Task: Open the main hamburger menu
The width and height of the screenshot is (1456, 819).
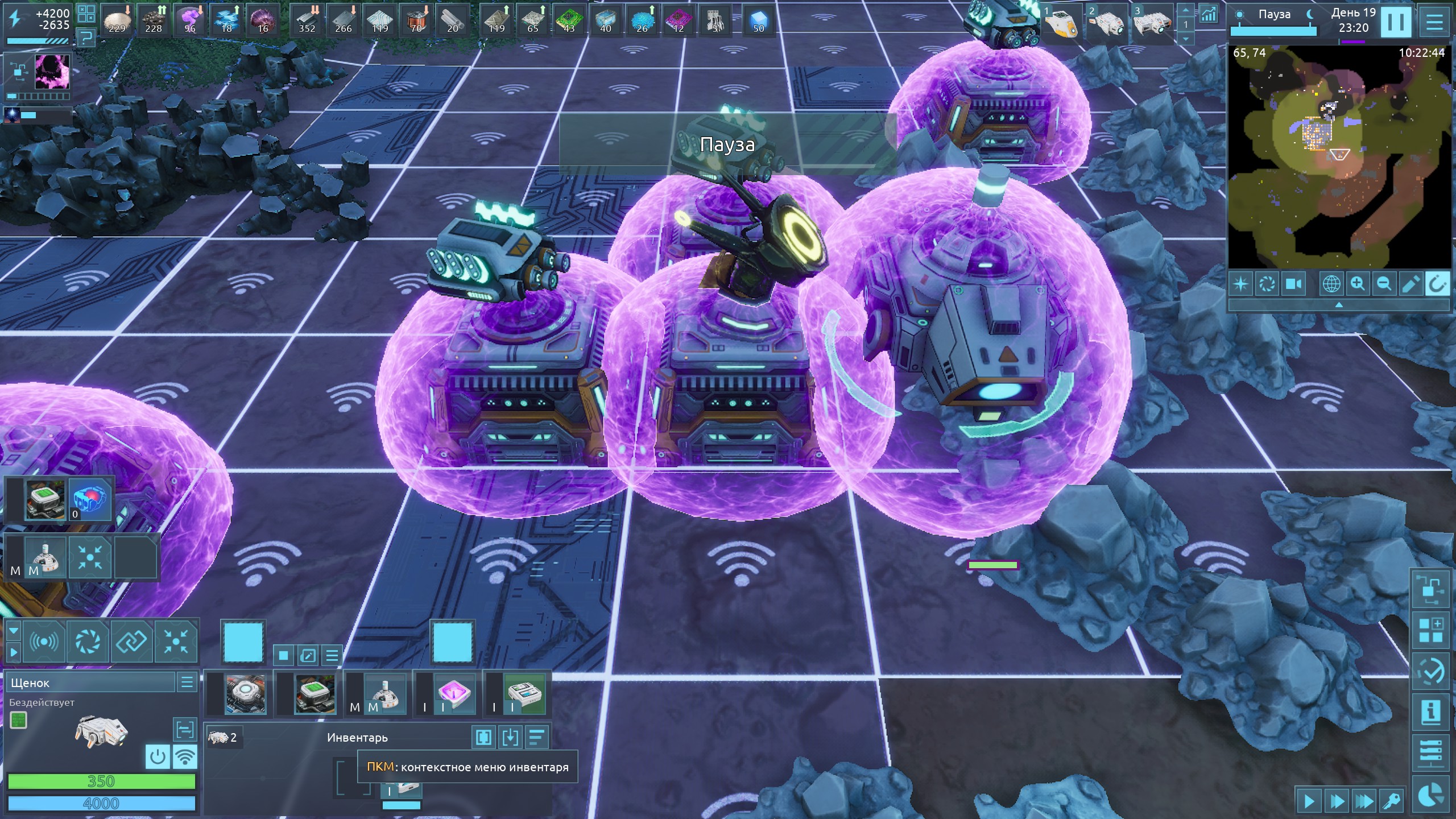Action: click(1434, 23)
